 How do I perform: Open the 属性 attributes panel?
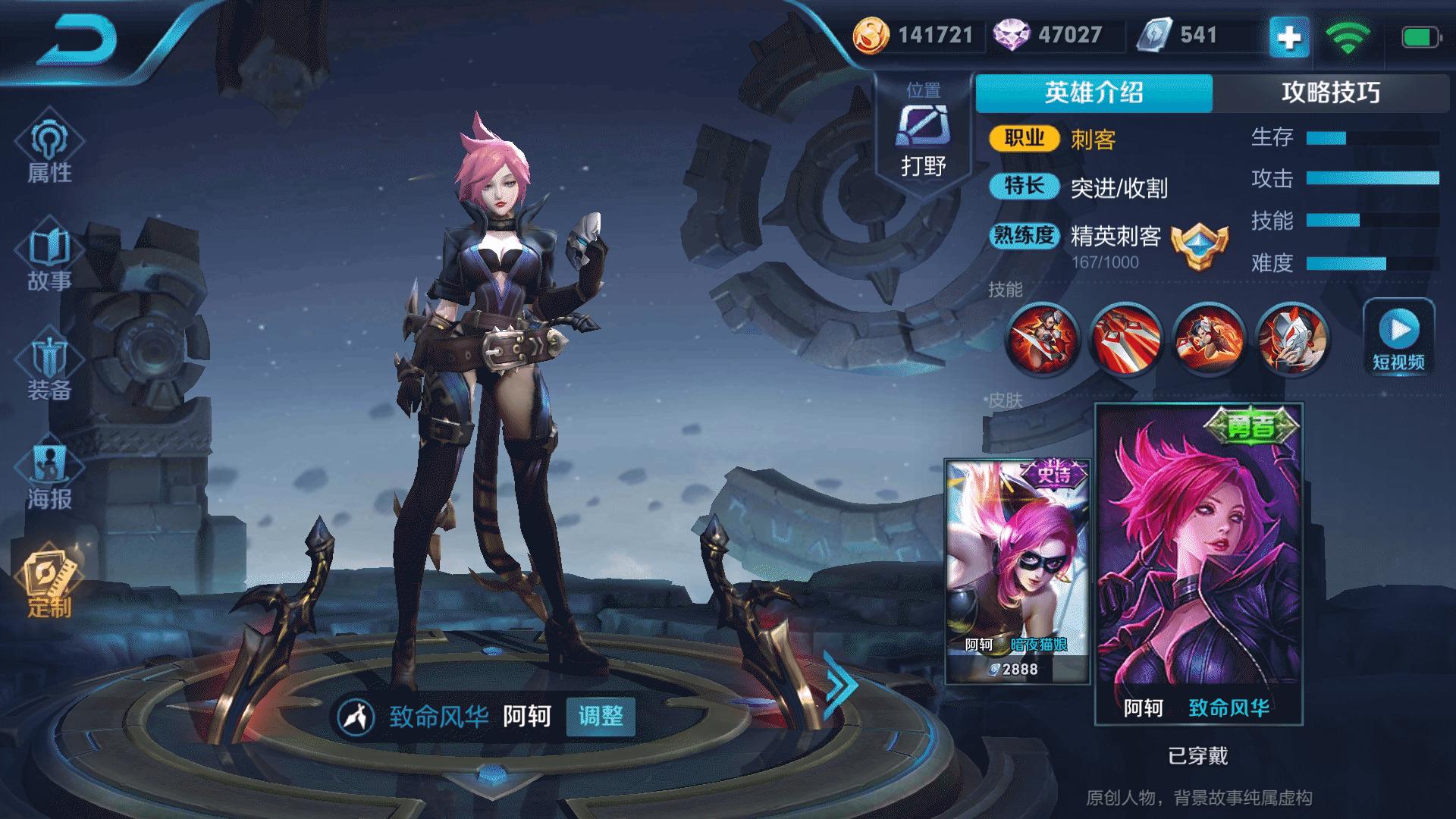50,148
